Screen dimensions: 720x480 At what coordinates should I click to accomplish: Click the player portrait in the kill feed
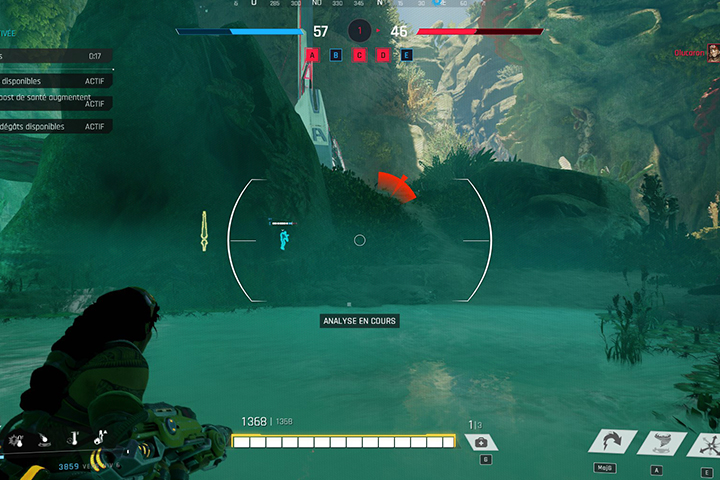point(712,54)
